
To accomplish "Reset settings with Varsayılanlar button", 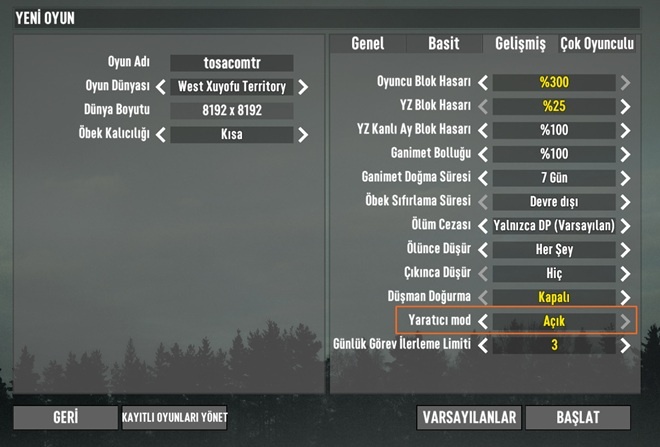I will [469, 417].
